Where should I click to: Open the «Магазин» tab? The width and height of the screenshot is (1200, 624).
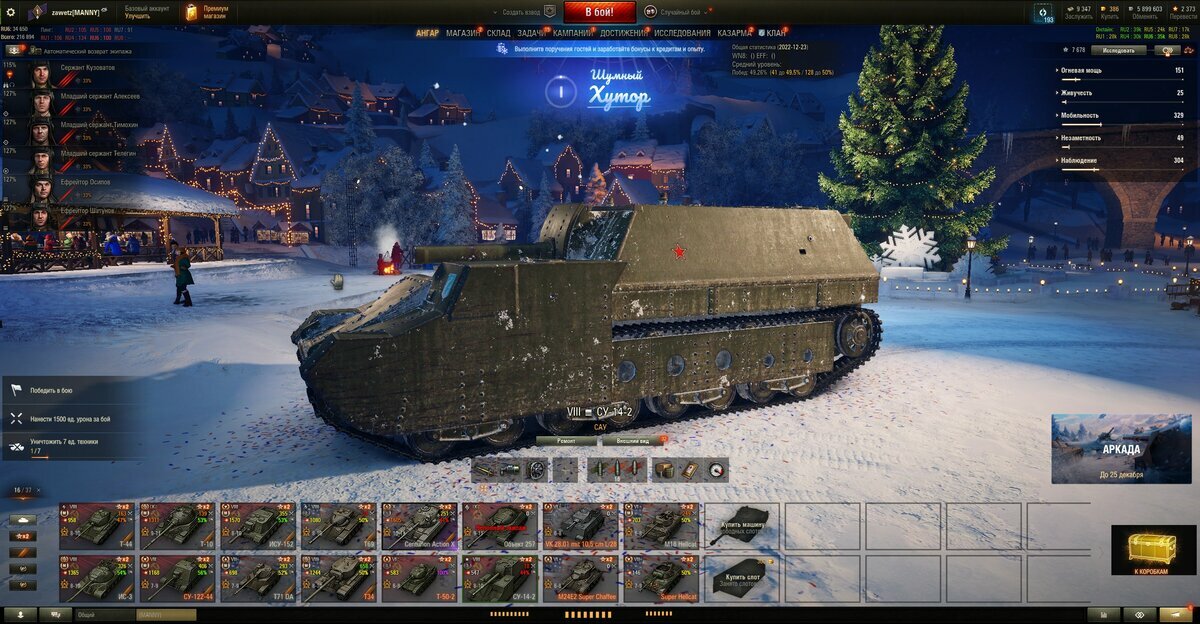pos(462,33)
